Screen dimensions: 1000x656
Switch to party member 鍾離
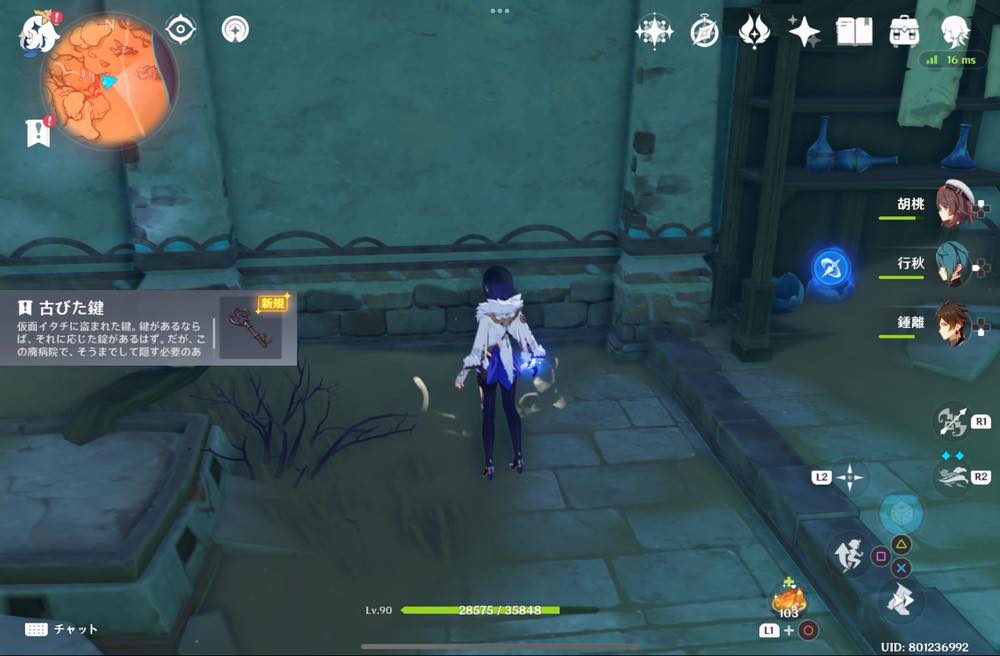[952, 323]
